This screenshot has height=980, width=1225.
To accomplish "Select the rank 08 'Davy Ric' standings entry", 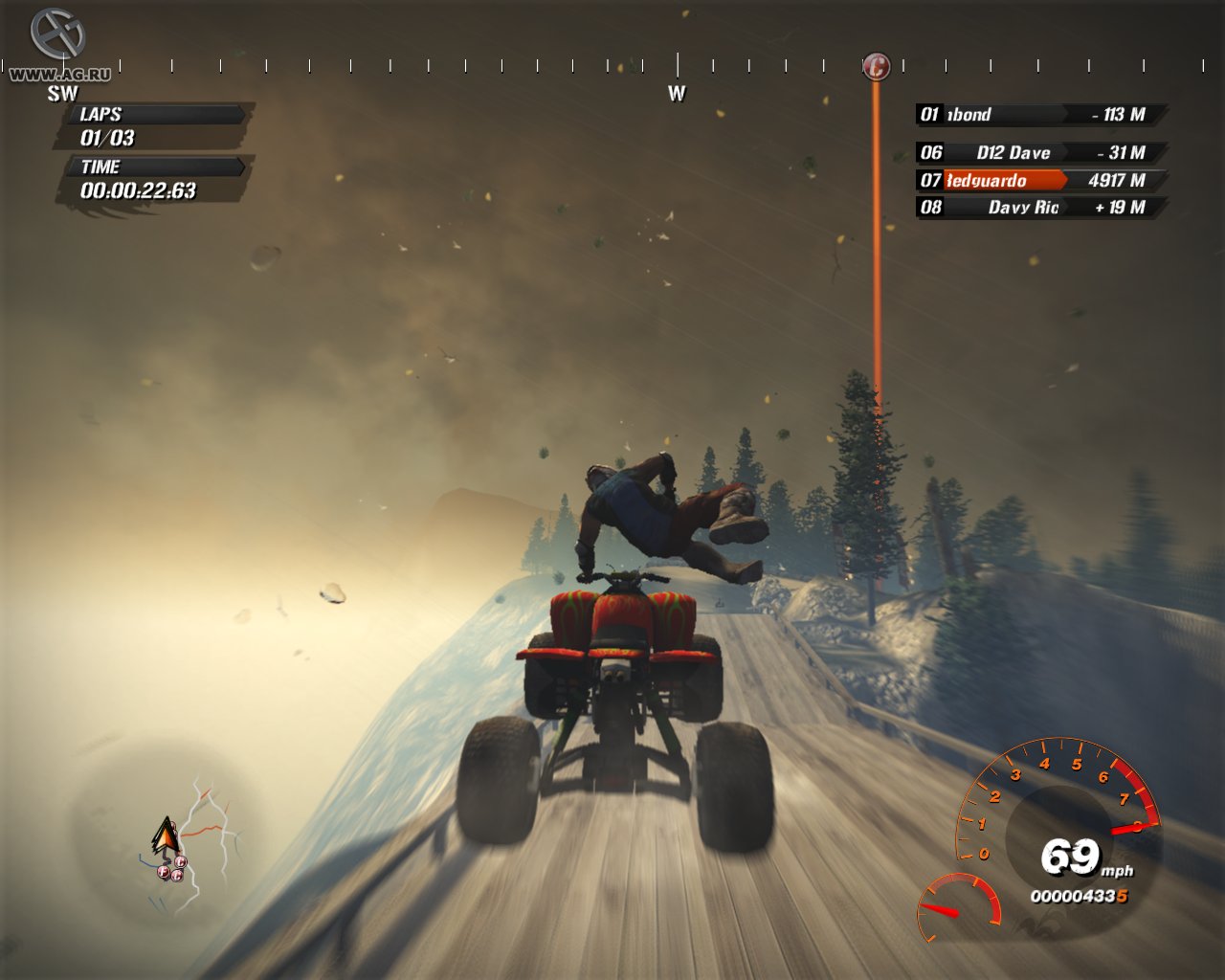I will tap(1034, 207).
